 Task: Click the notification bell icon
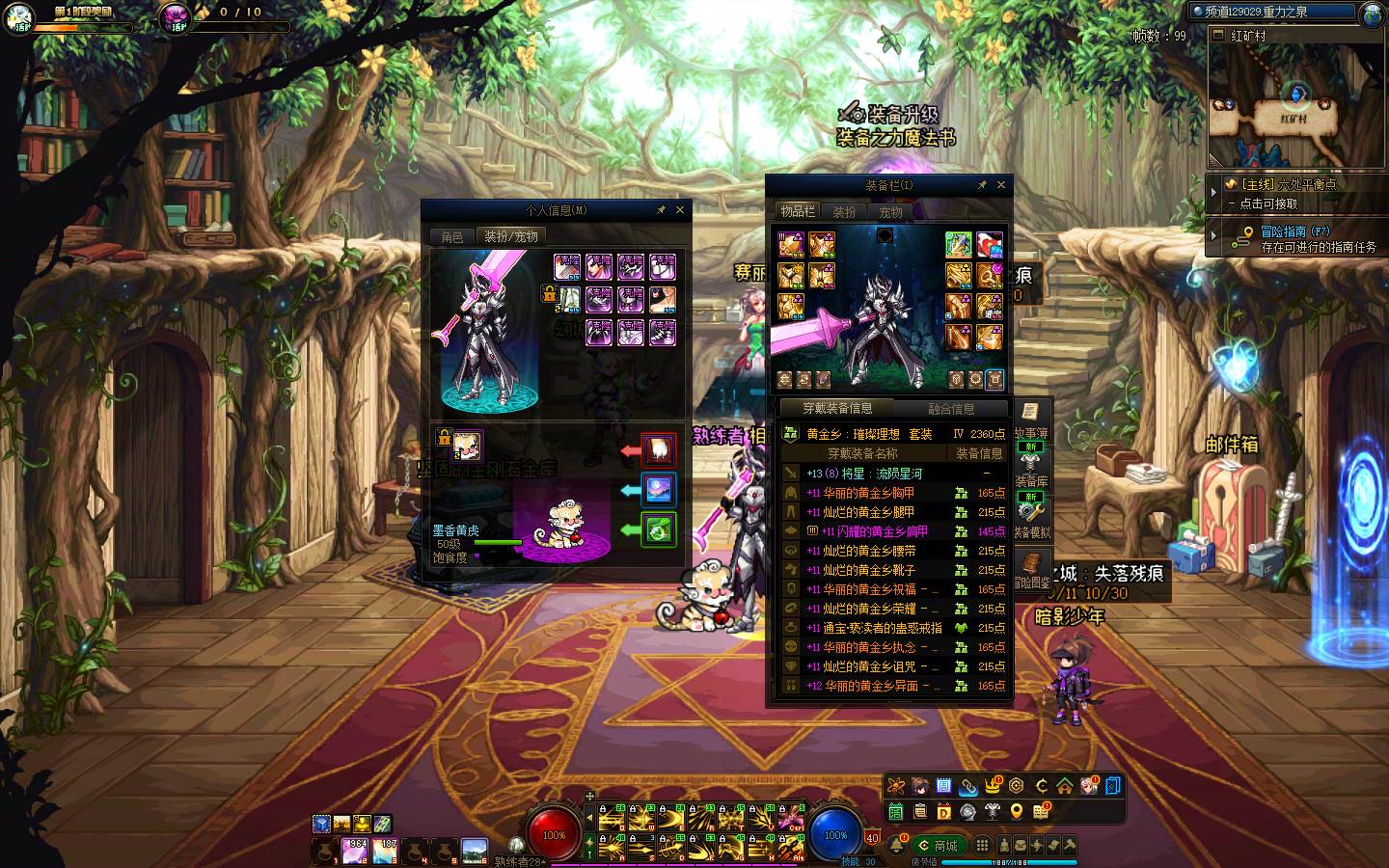coord(897,846)
